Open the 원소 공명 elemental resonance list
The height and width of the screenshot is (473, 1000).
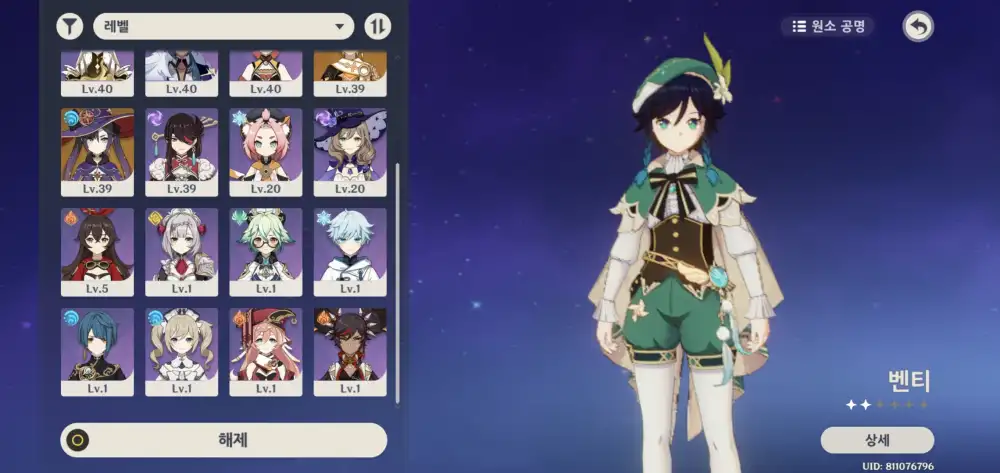pyautogui.click(x=828, y=26)
